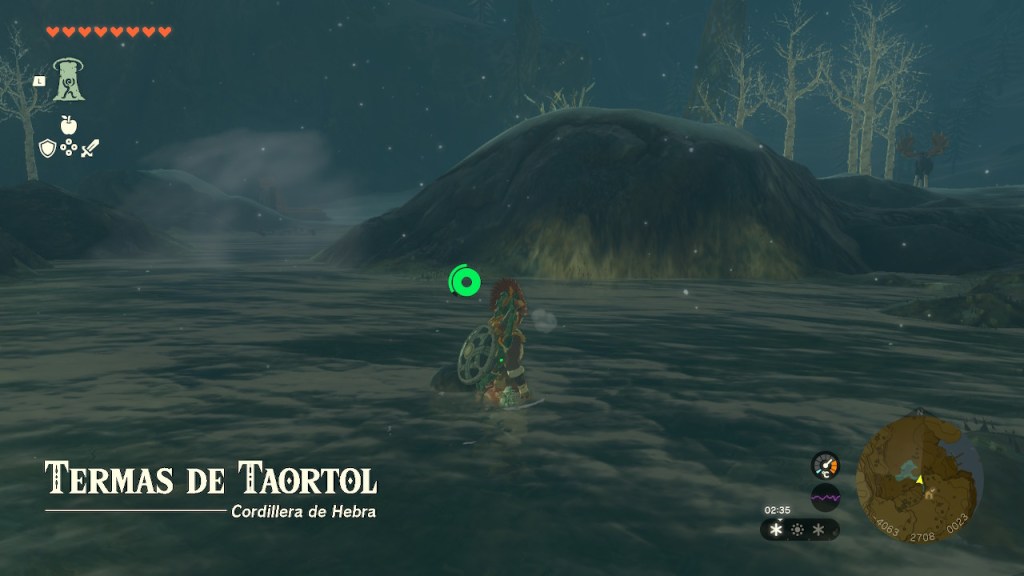Select the apple quick-item icon

click(68, 124)
